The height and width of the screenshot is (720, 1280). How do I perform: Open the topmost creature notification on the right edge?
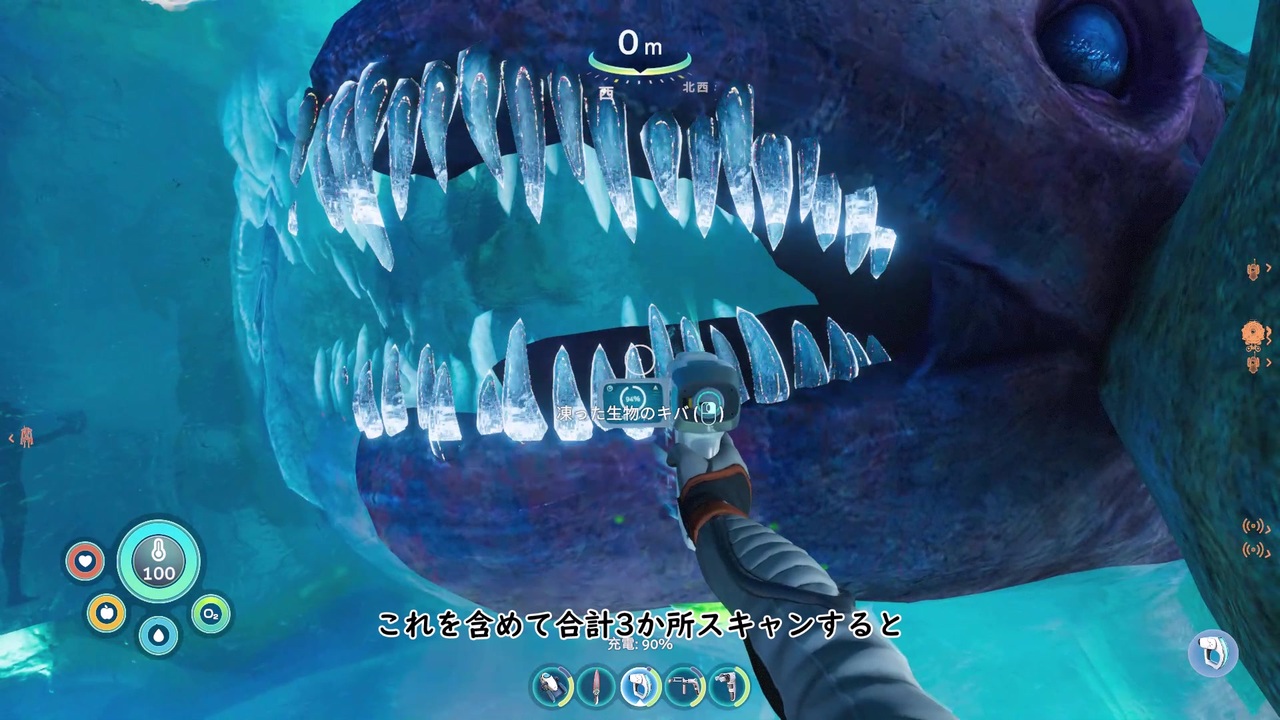tap(1253, 272)
